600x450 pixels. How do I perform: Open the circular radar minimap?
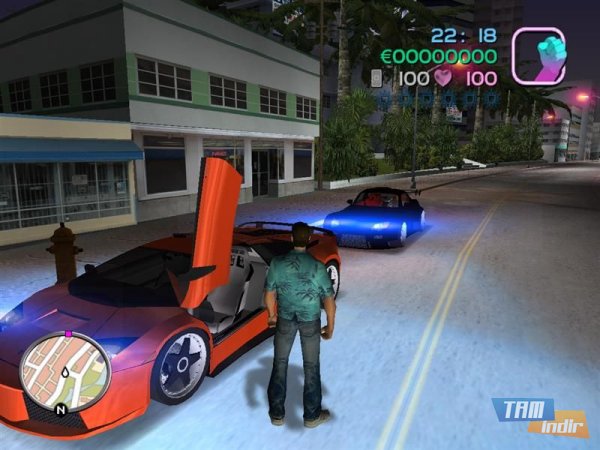(x=66, y=371)
